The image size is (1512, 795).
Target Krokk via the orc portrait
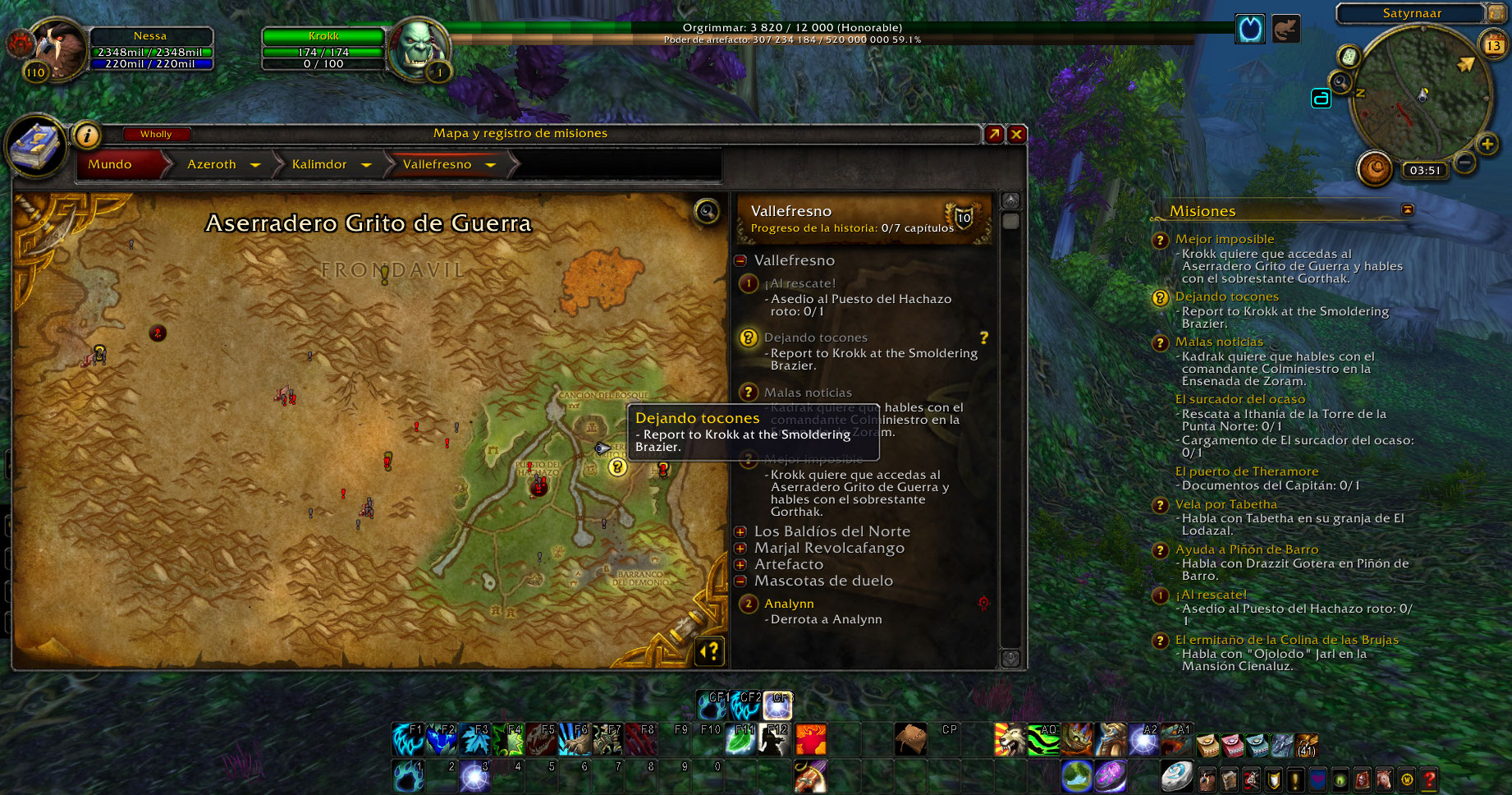tap(417, 48)
